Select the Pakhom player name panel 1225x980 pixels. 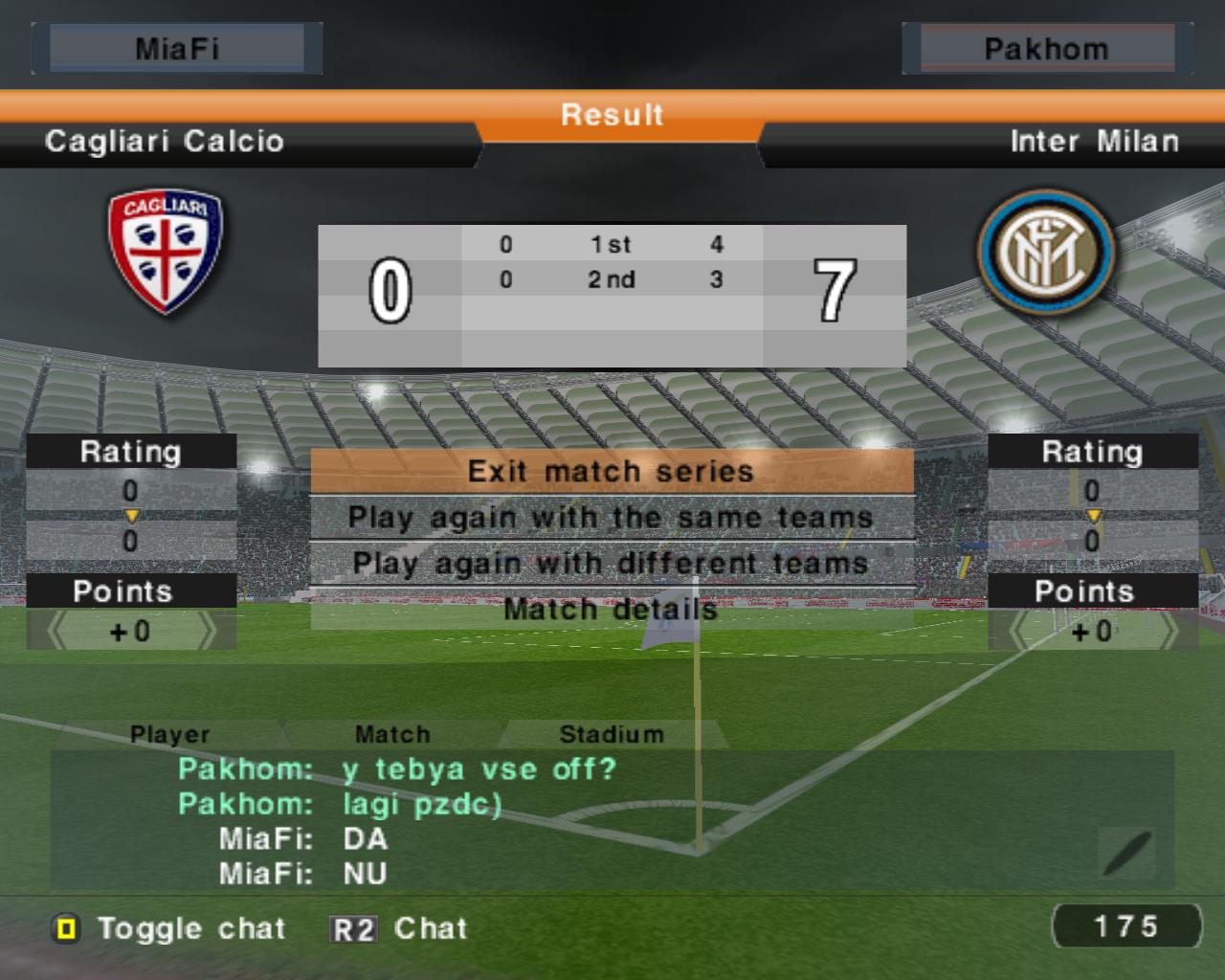1046,48
